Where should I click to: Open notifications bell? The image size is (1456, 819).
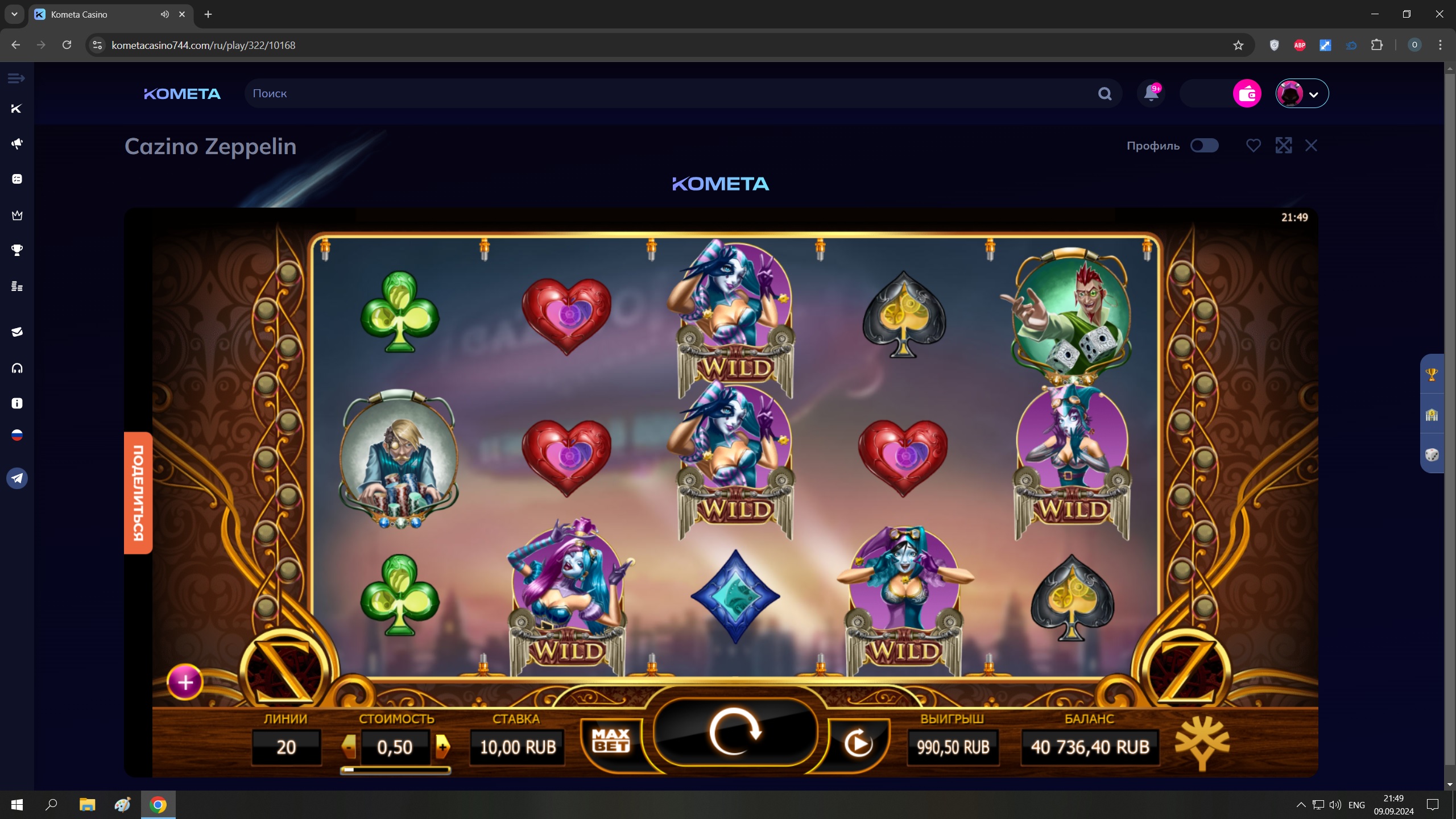pyautogui.click(x=1151, y=93)
